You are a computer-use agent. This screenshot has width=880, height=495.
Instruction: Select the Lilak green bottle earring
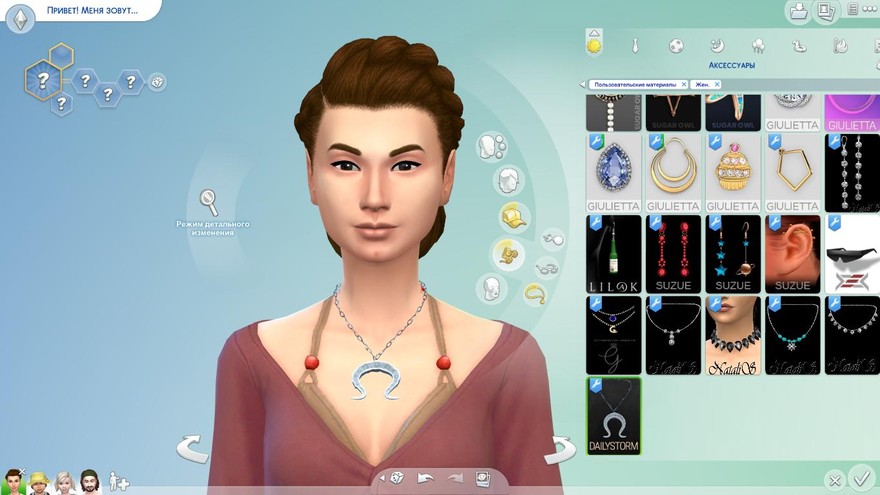[x=613, y=253]
